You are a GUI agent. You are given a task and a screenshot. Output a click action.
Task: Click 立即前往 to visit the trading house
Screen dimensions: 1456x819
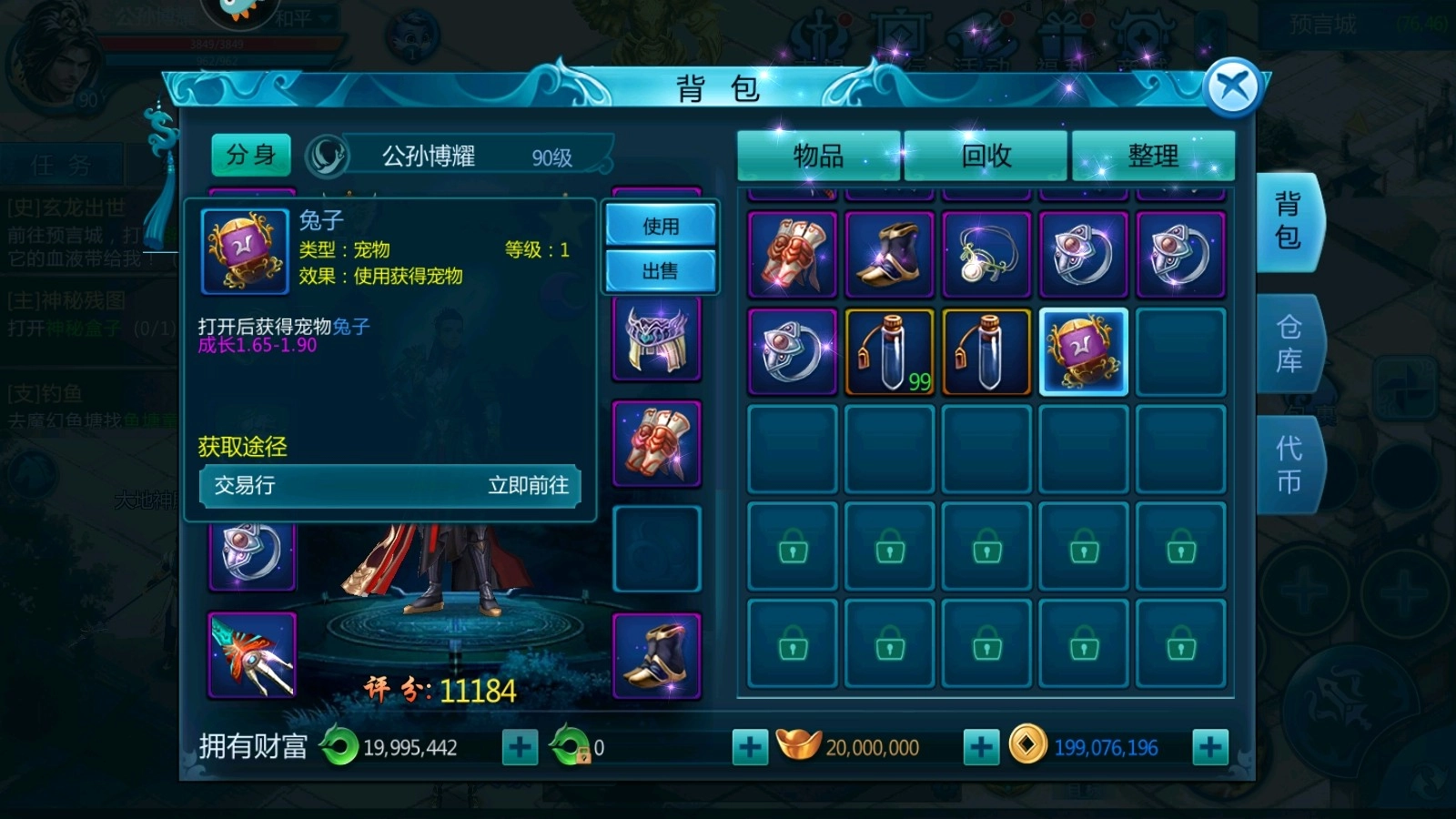pos(531,487)
